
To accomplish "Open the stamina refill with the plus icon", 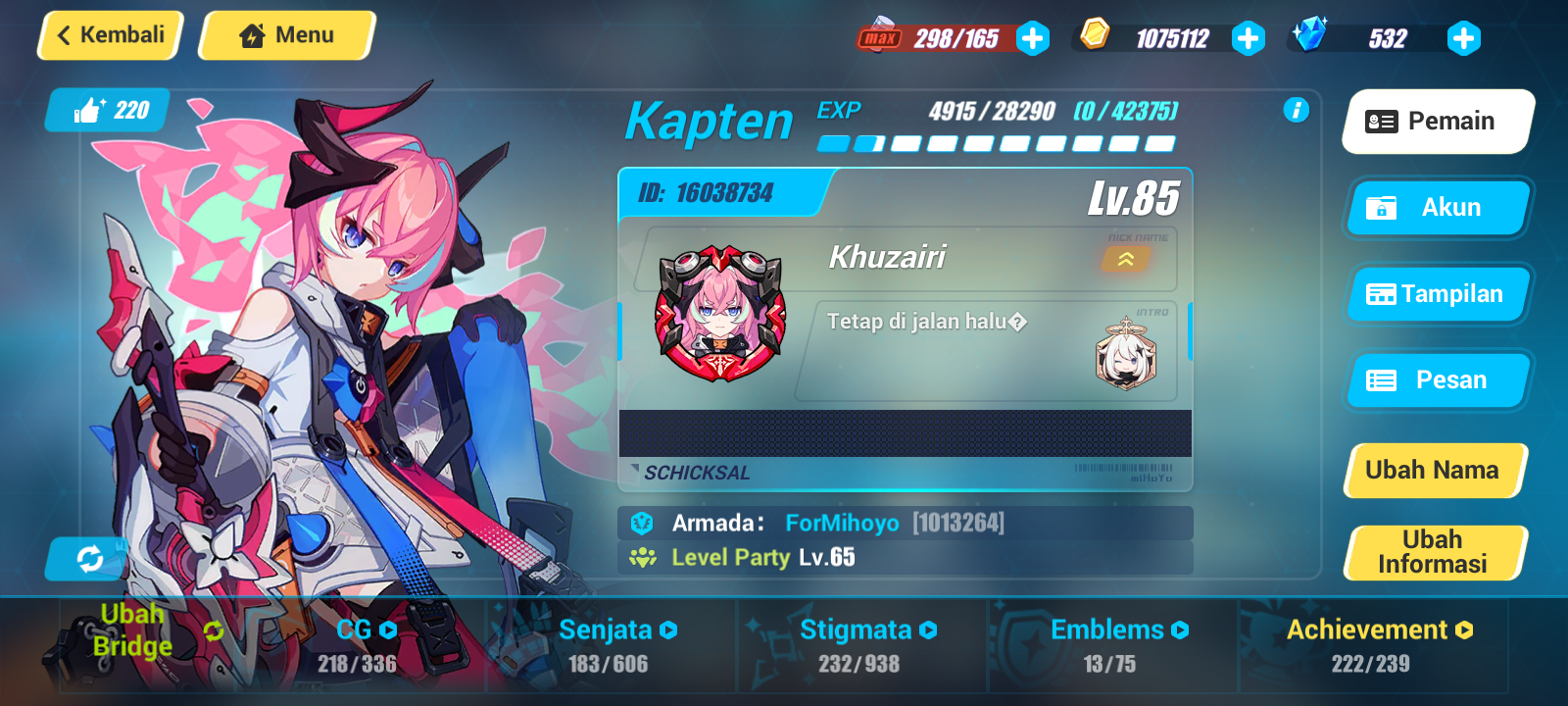I will [1030, 39].
